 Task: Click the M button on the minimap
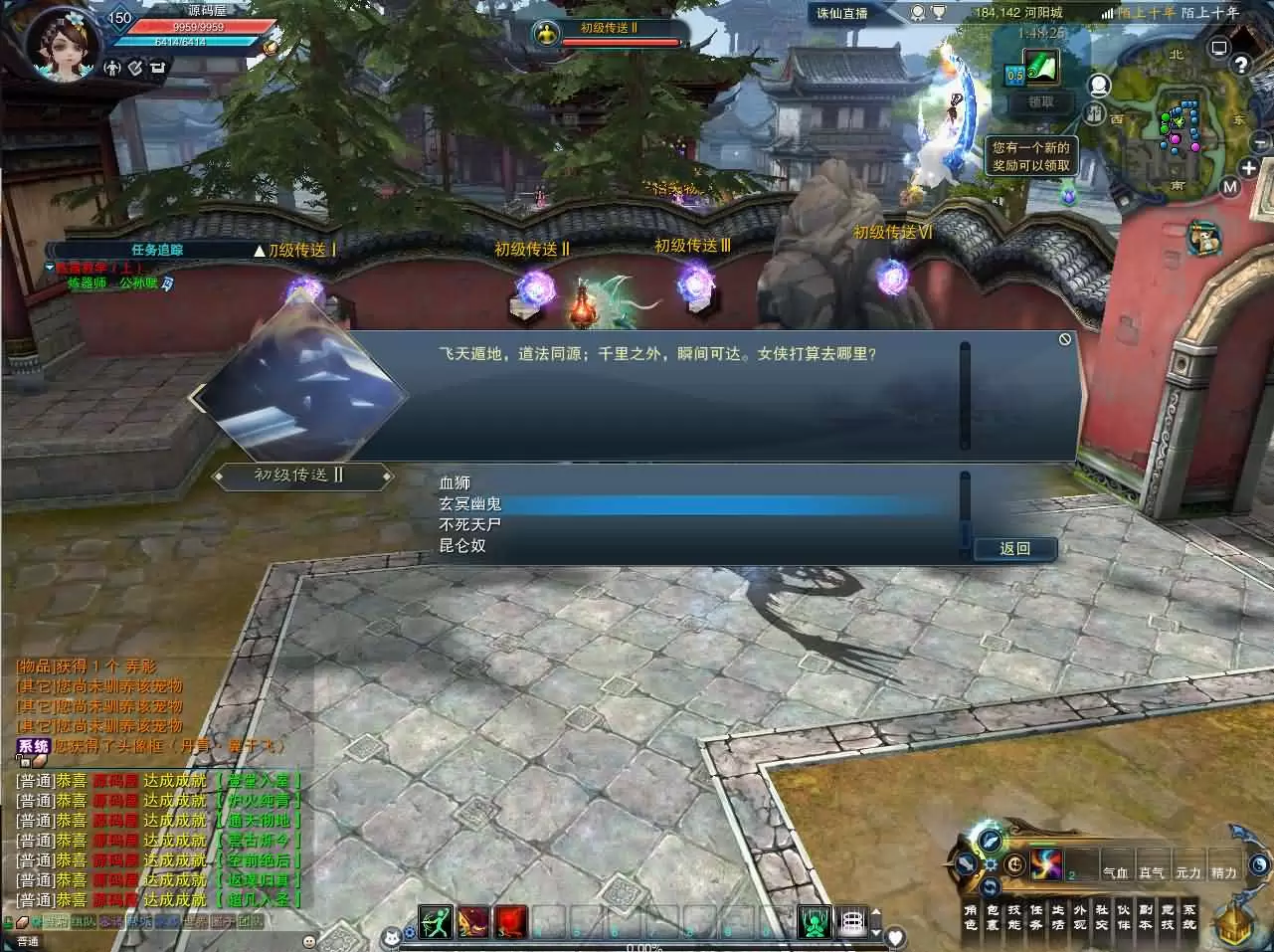1229,185
